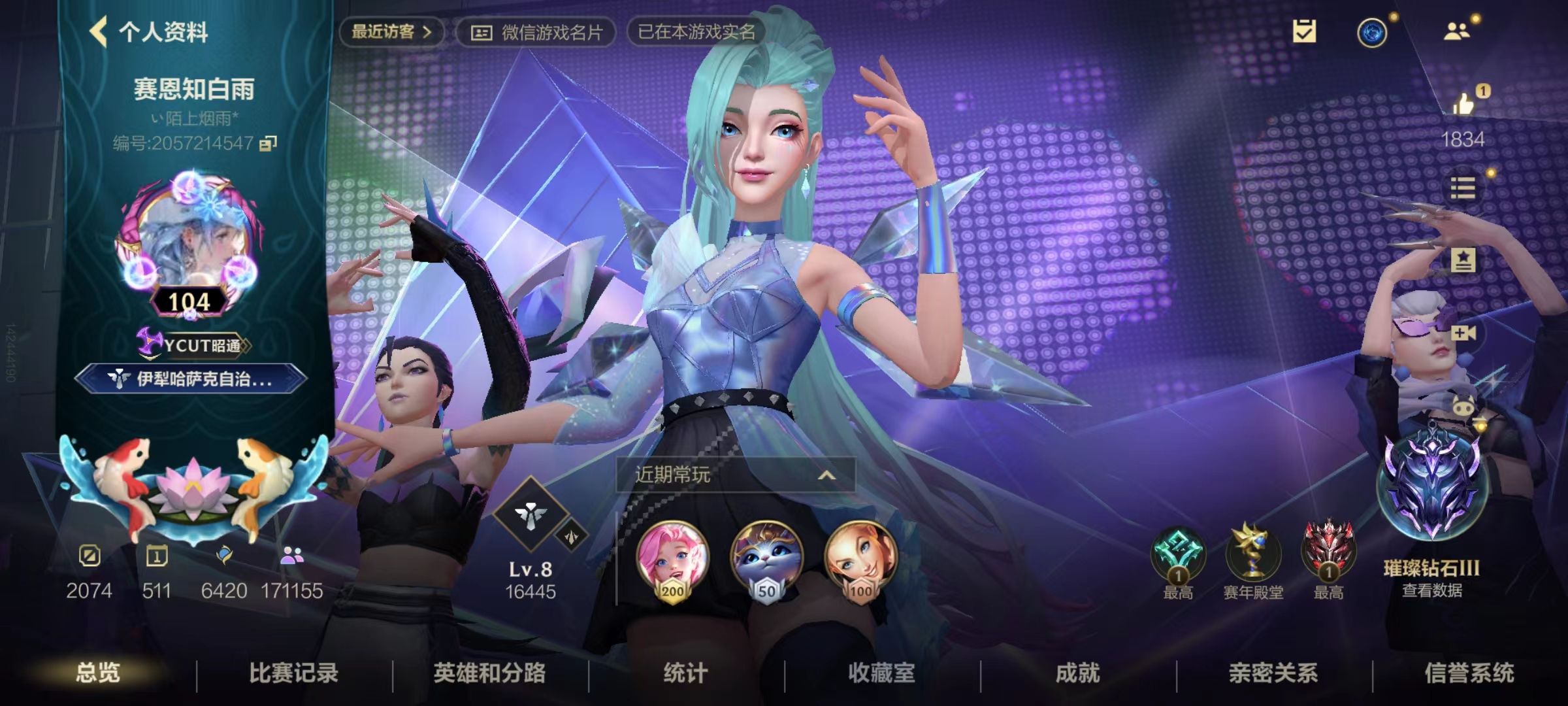The width and height of the screenshot is (1568, 706).
Task: Show the 成就 tab
Action: [x=1077, y=673]
